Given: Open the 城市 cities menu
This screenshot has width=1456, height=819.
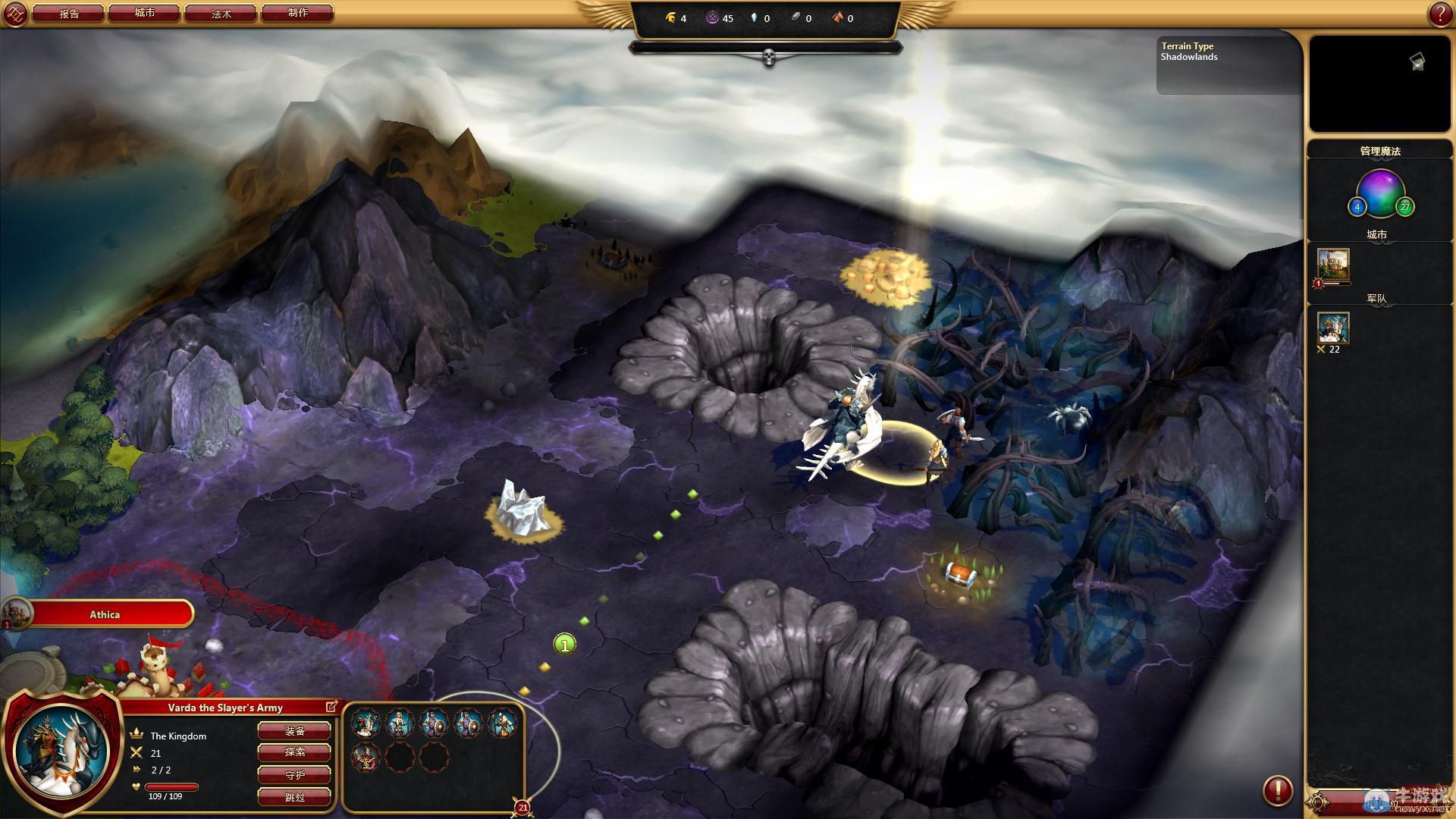Looking at the screenshot, I should tap(145, 13).
